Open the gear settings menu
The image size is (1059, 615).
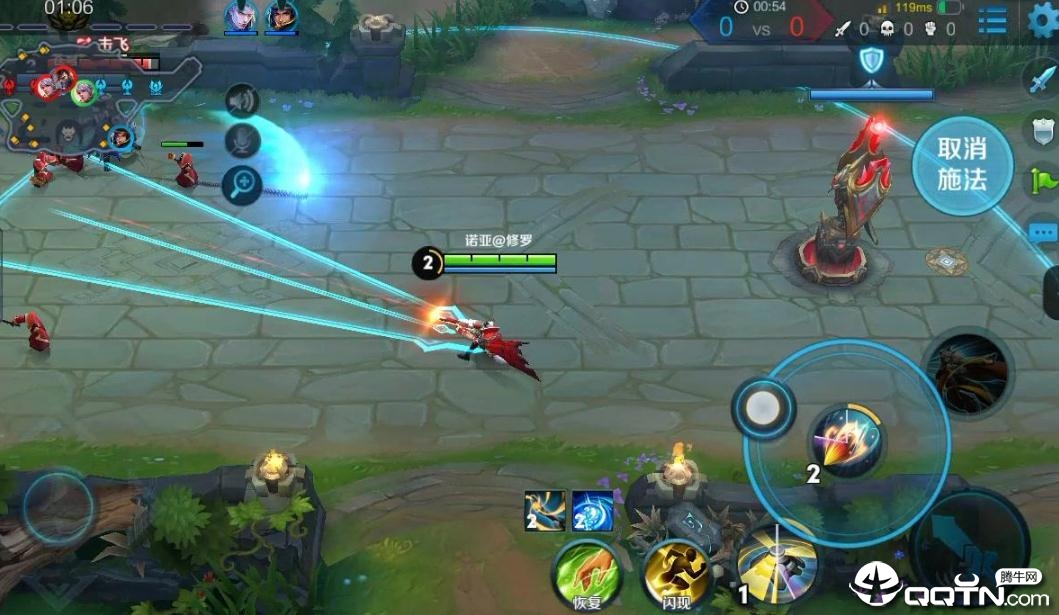click(x=1043, y=20)
